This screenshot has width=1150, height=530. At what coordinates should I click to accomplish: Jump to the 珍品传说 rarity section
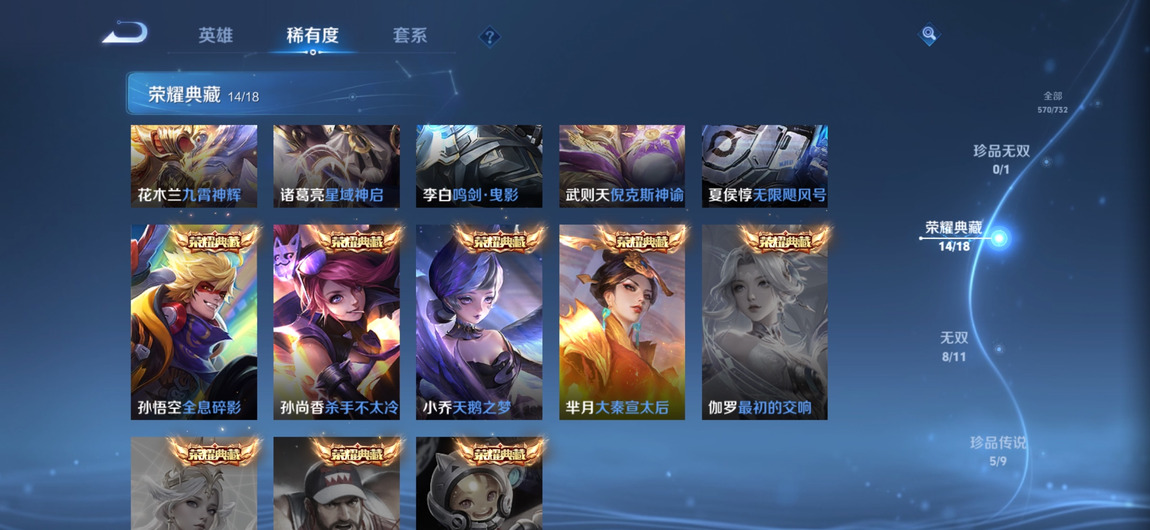tap(997, 450)
